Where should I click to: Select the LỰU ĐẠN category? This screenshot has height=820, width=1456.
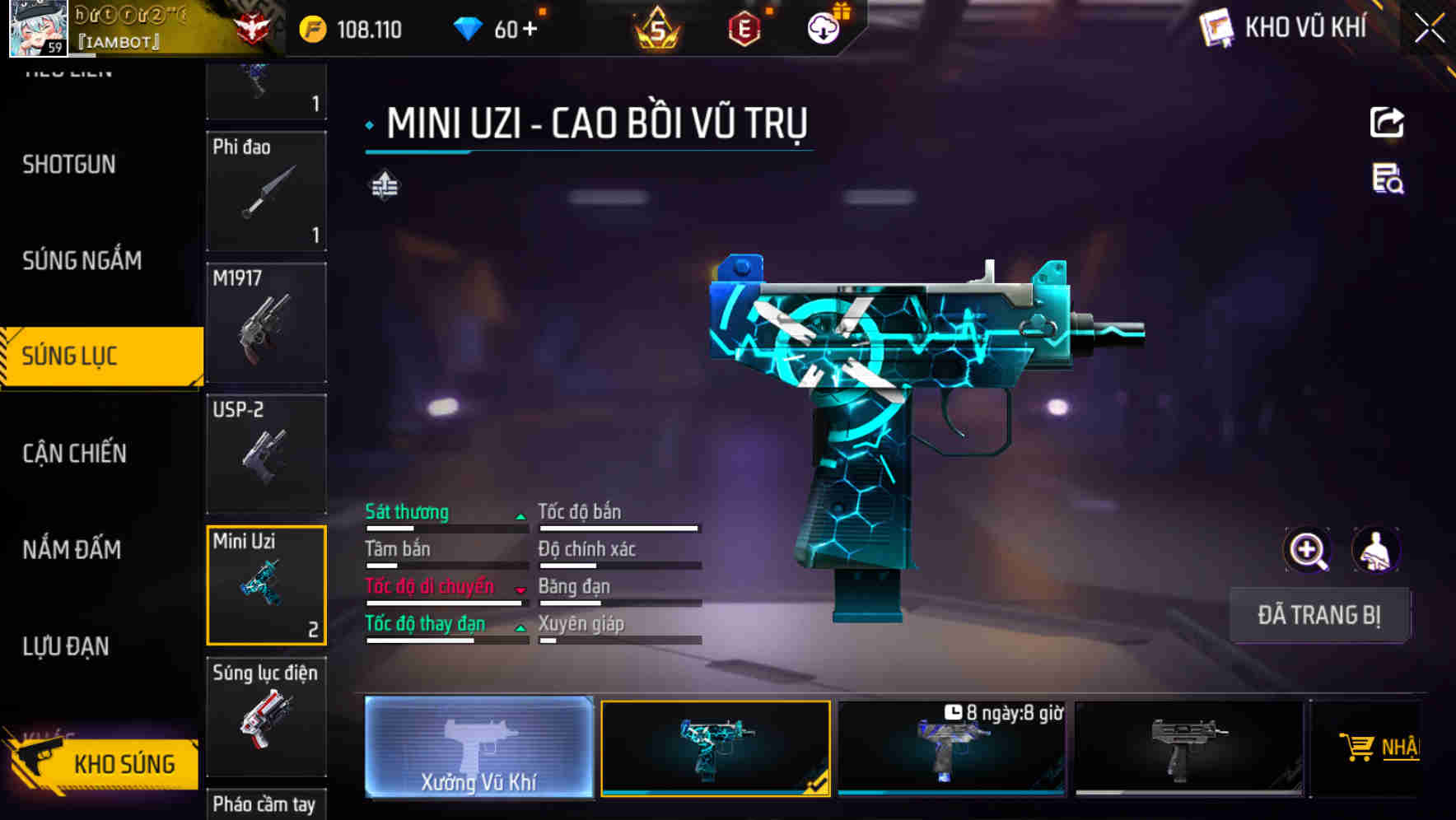66,647
